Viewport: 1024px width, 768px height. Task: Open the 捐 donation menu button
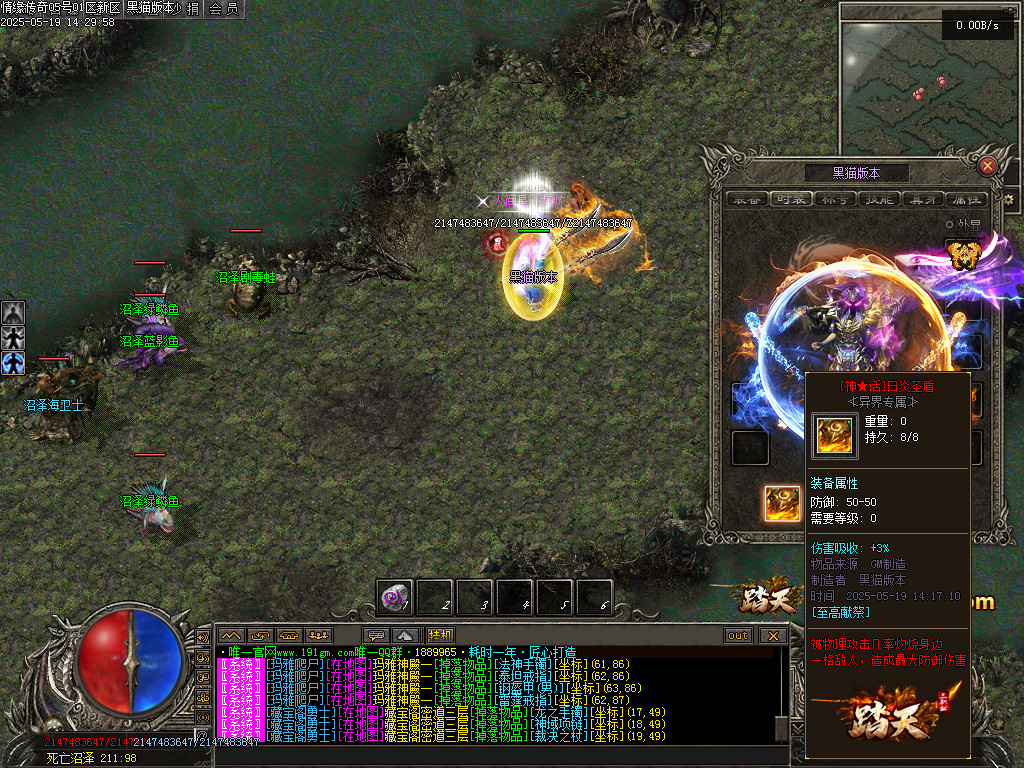(193, 8)
